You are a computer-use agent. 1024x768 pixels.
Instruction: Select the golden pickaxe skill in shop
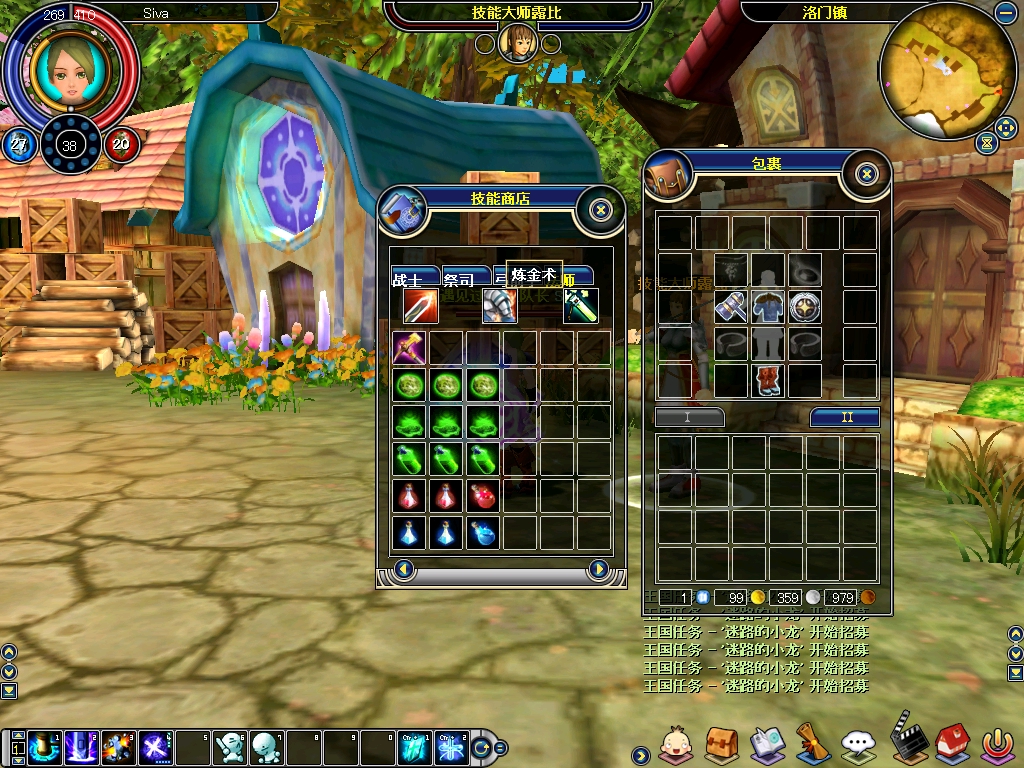click(x=409, y=348)
